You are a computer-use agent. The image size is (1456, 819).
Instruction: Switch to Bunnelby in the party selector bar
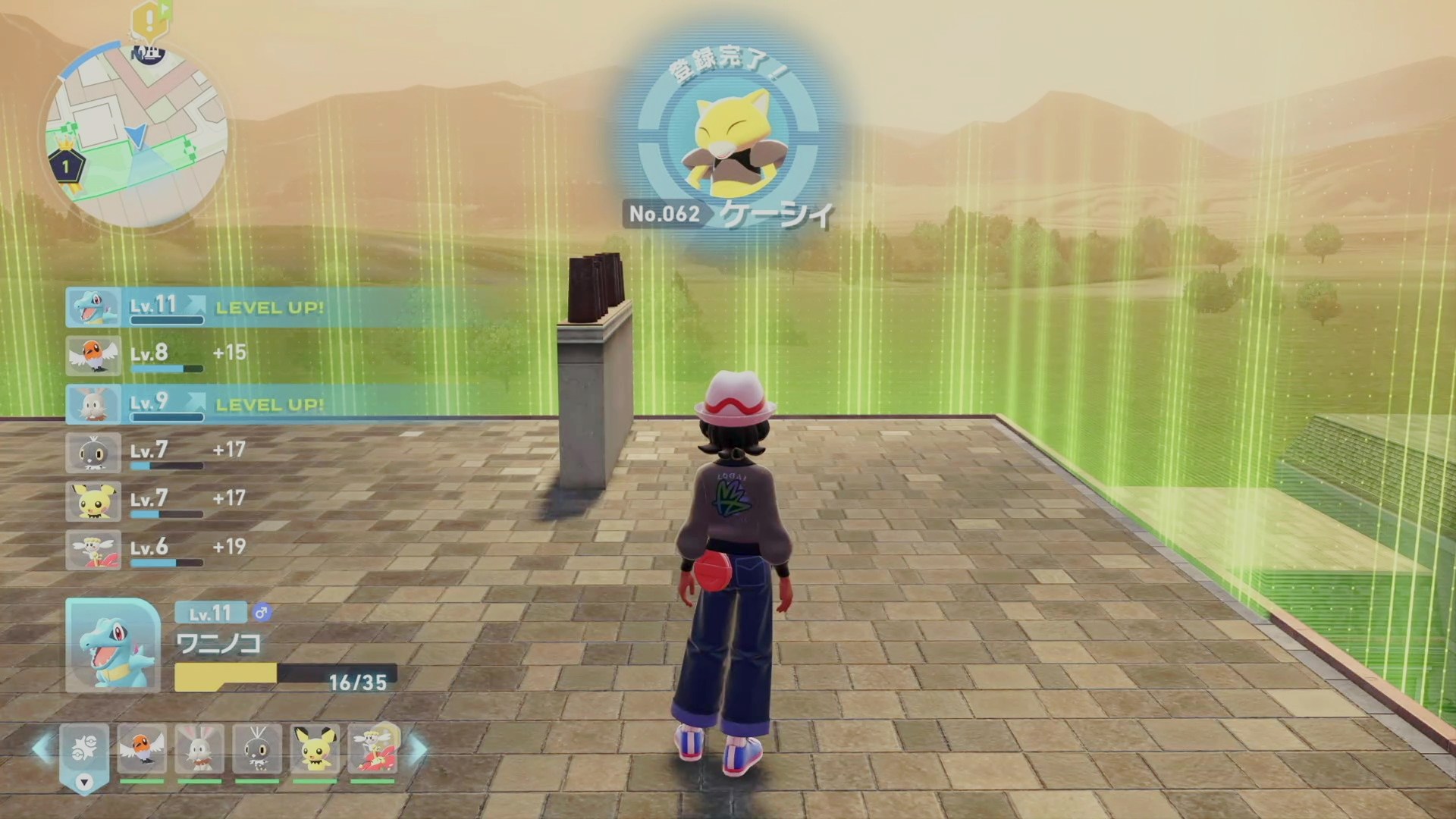(x=199, y=749)
